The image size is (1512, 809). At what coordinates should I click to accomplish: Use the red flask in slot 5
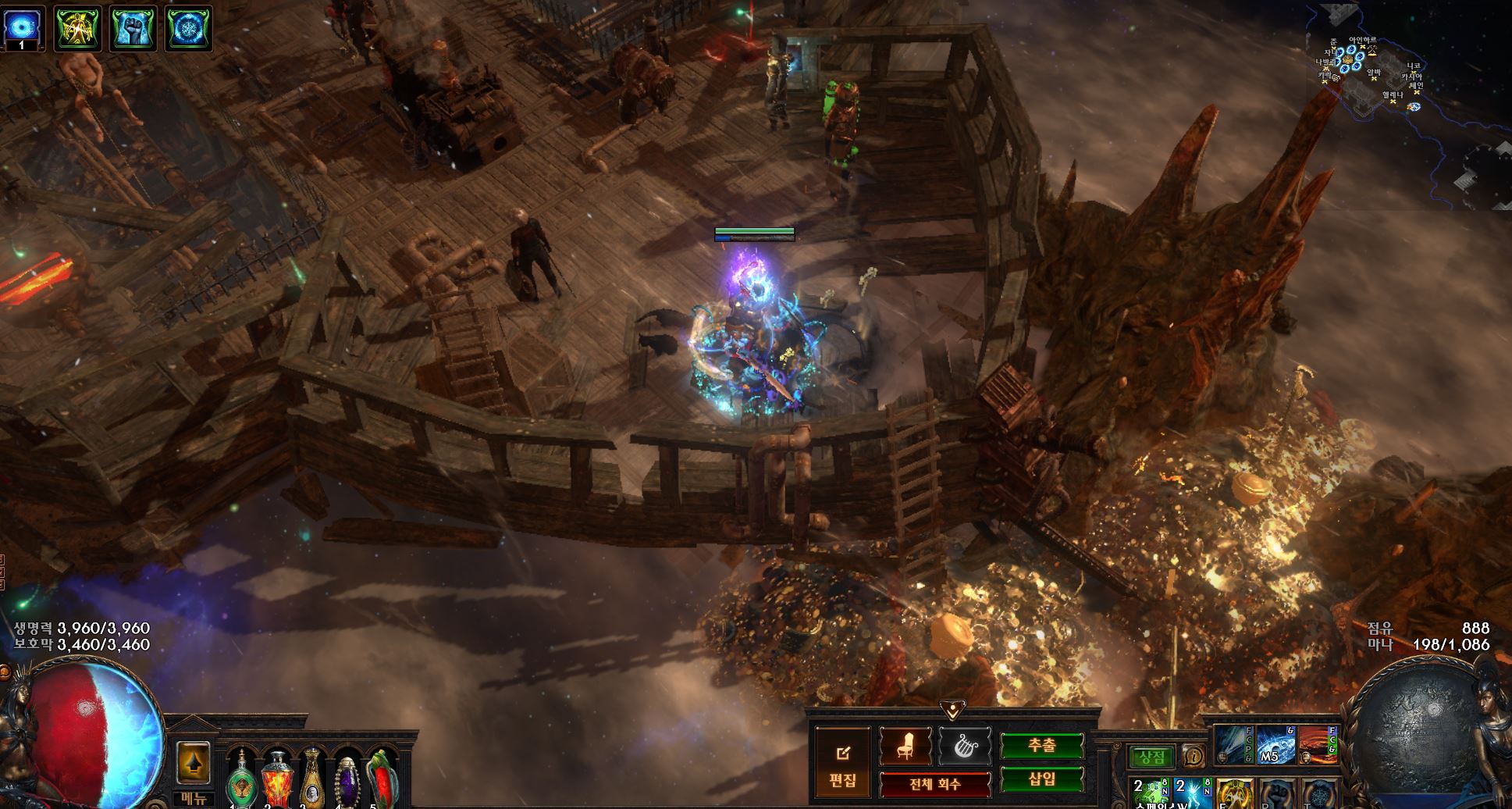pos(382,779)
